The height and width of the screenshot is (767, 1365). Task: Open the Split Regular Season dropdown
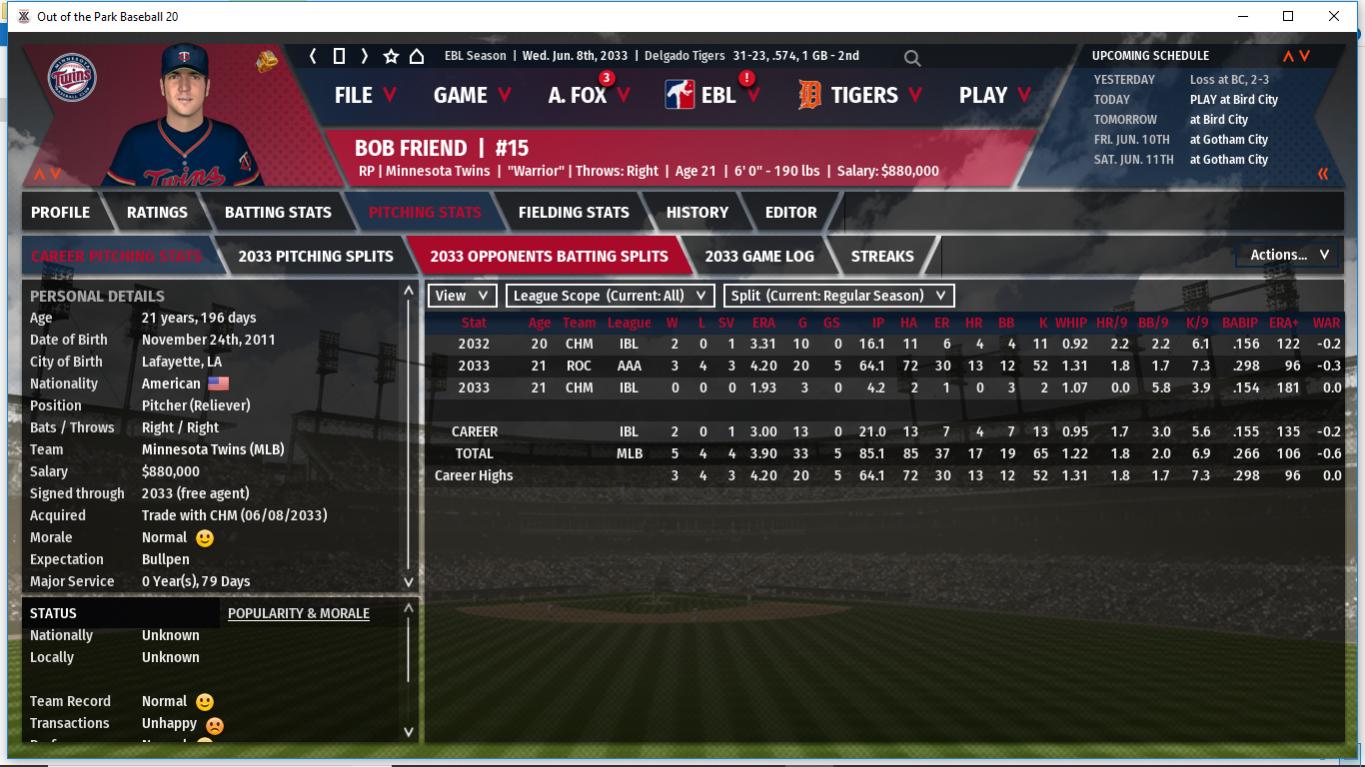click(838, 296)
